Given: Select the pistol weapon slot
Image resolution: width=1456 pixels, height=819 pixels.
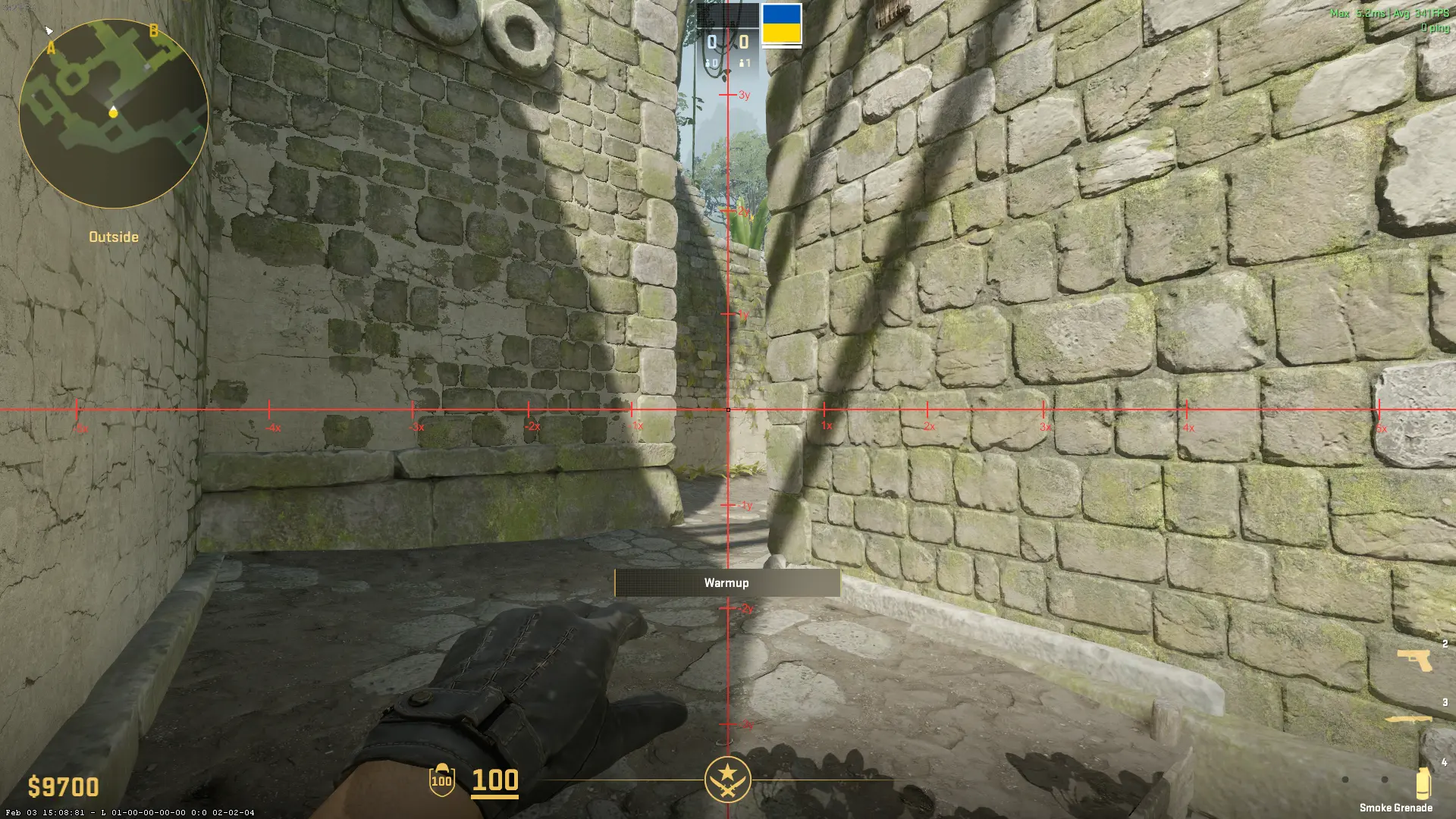Looking at the screenshot, I should coord(1415,660).
